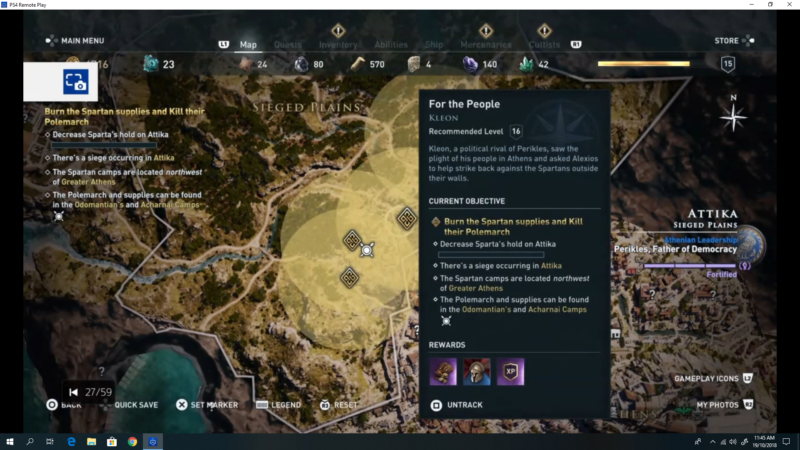800x450 pixels.
Task: Go to the Abilities tab
Action: click(x=391, y=44)
